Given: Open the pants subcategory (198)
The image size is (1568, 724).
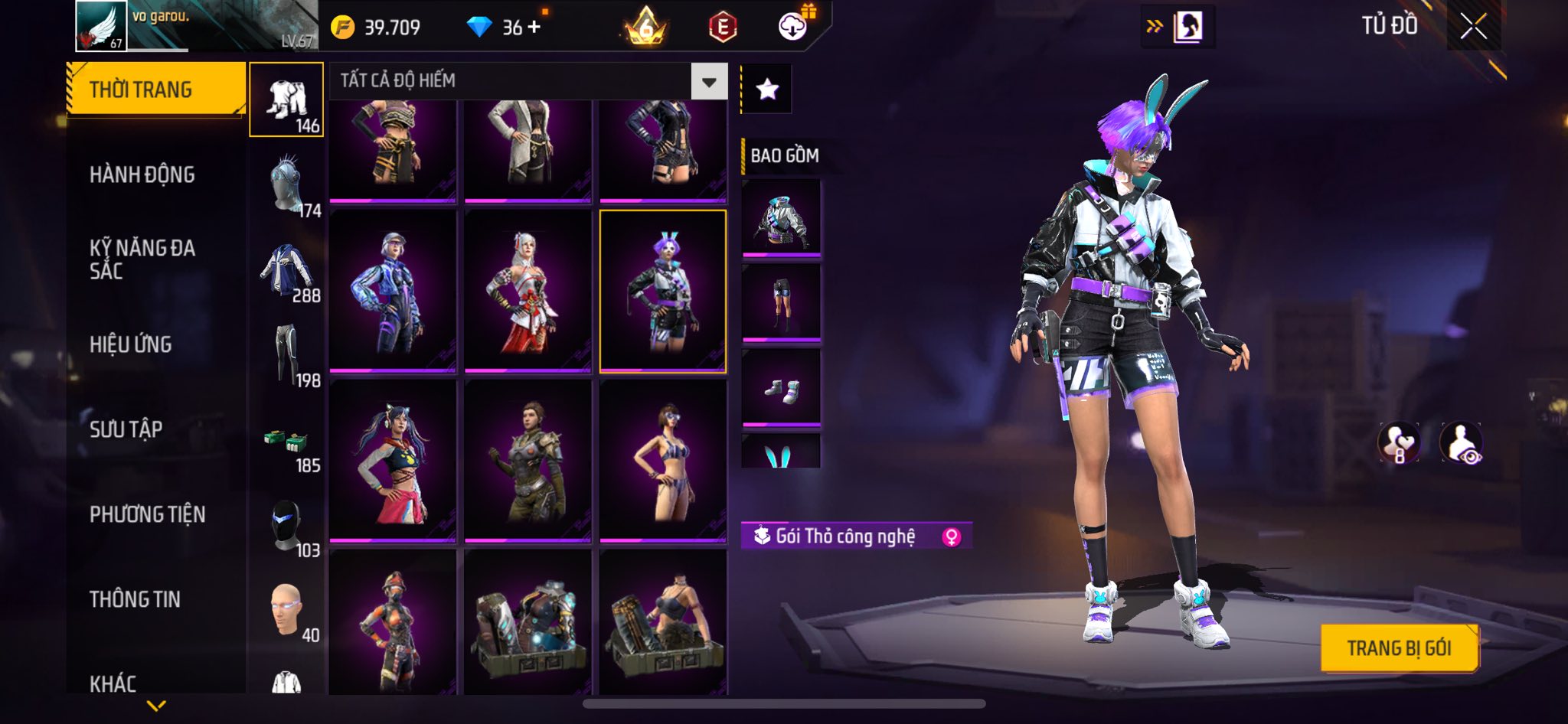Looking at the screenshot, I should [288, 355].
